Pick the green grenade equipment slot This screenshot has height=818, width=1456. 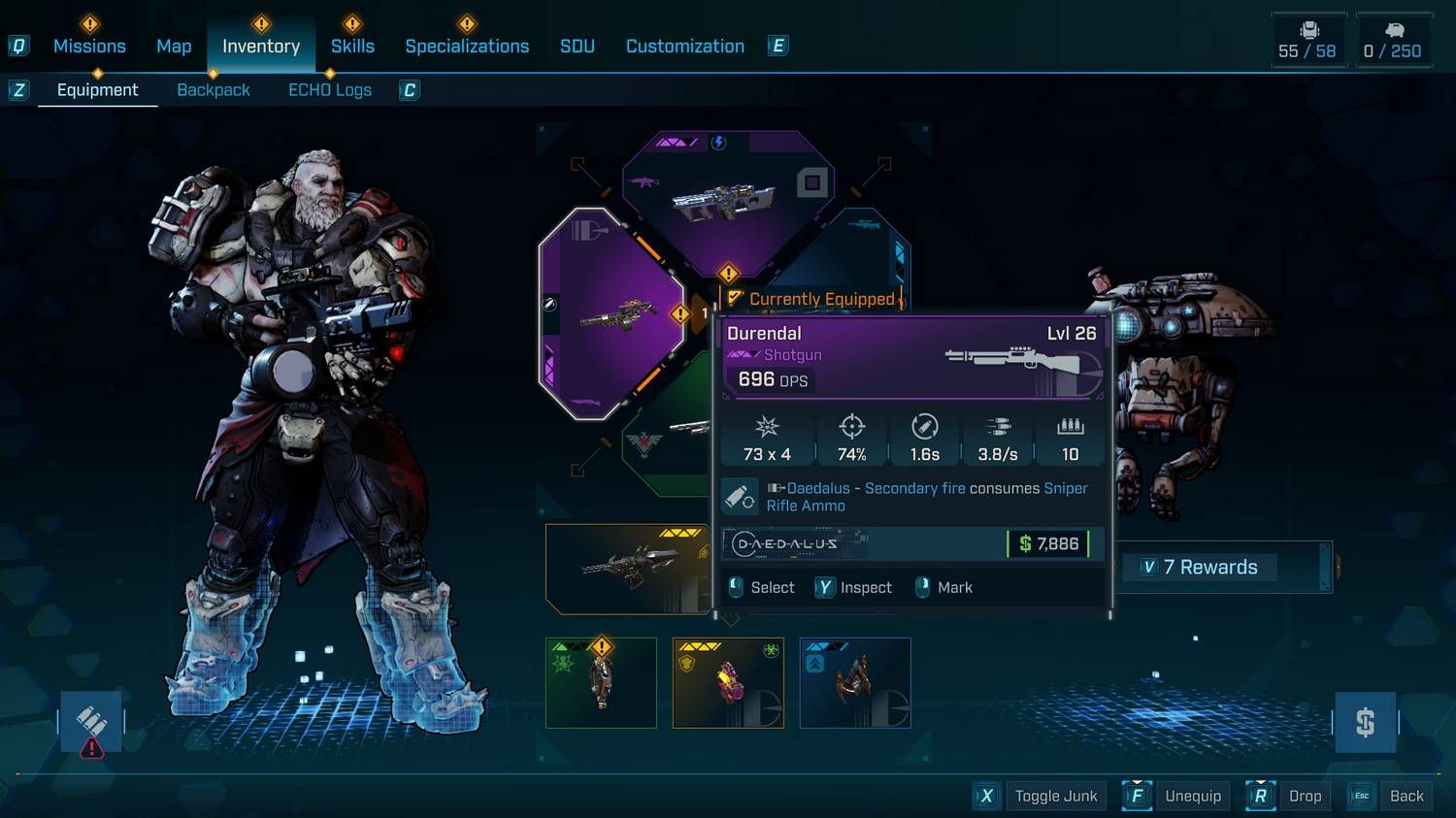[601, 683]
